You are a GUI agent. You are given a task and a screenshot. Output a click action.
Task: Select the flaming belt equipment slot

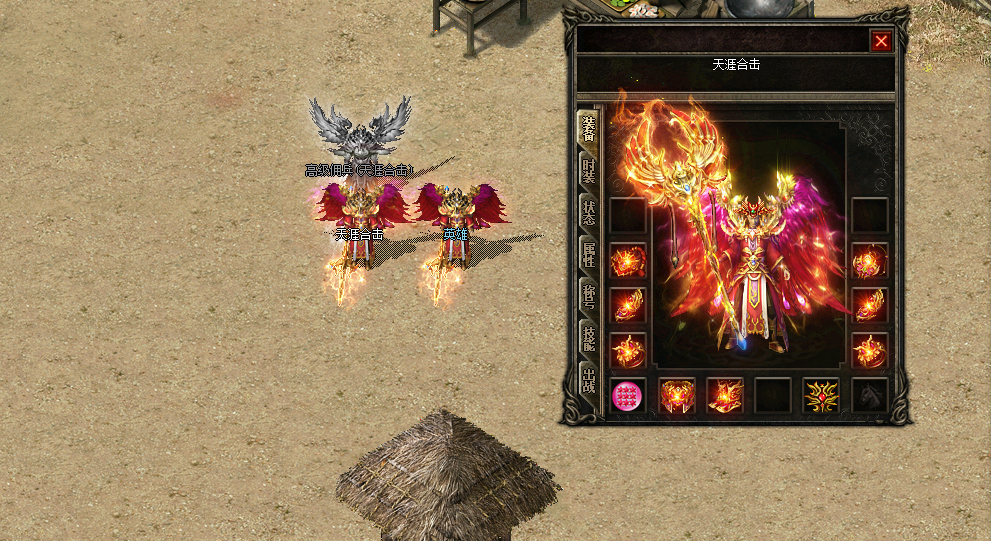677,396
